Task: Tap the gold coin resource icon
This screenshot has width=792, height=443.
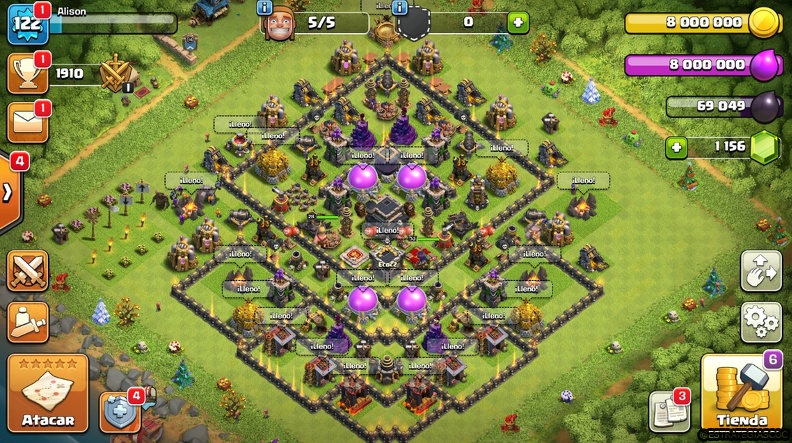Action: tap(763, 22)
